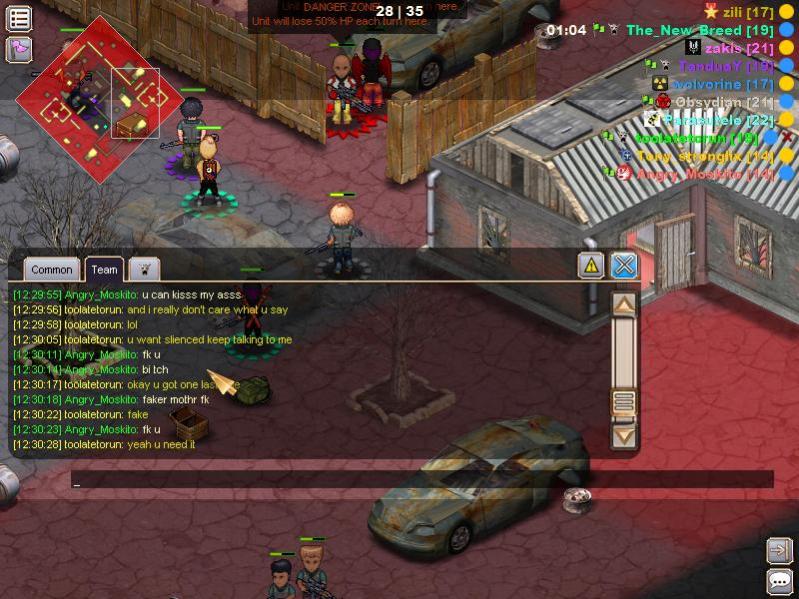Click the chat scroll up arrow

coord(624,304)
